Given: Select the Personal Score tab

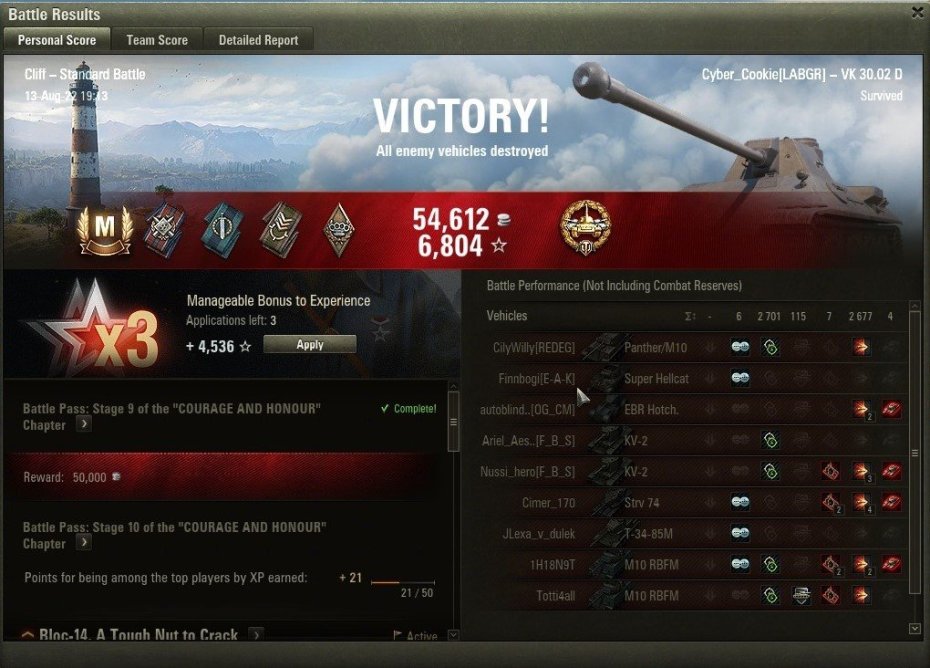Looking at the screenshot, I should coord(57,40).
